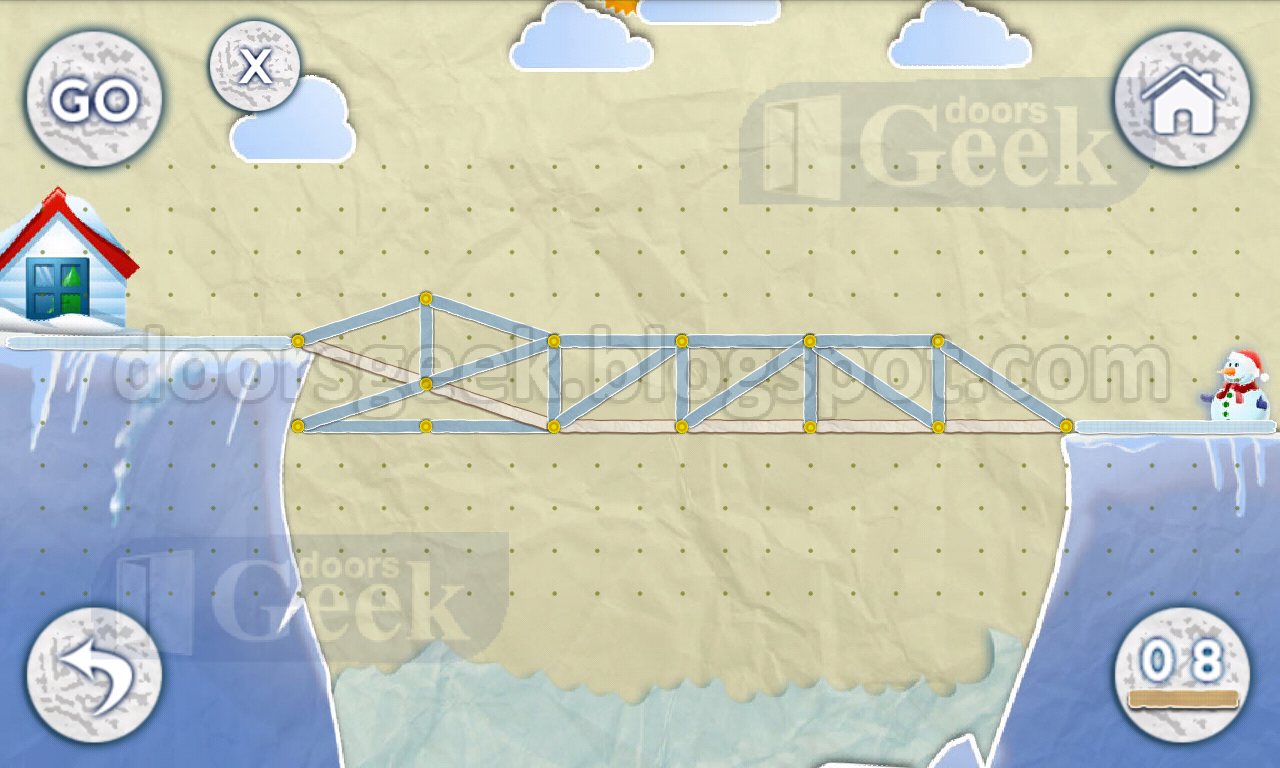This screenshot has height=768, width=1280.
Task: Click the Home icon to return to level menu
Action: pyautogui.click(x=1180, y=100)
